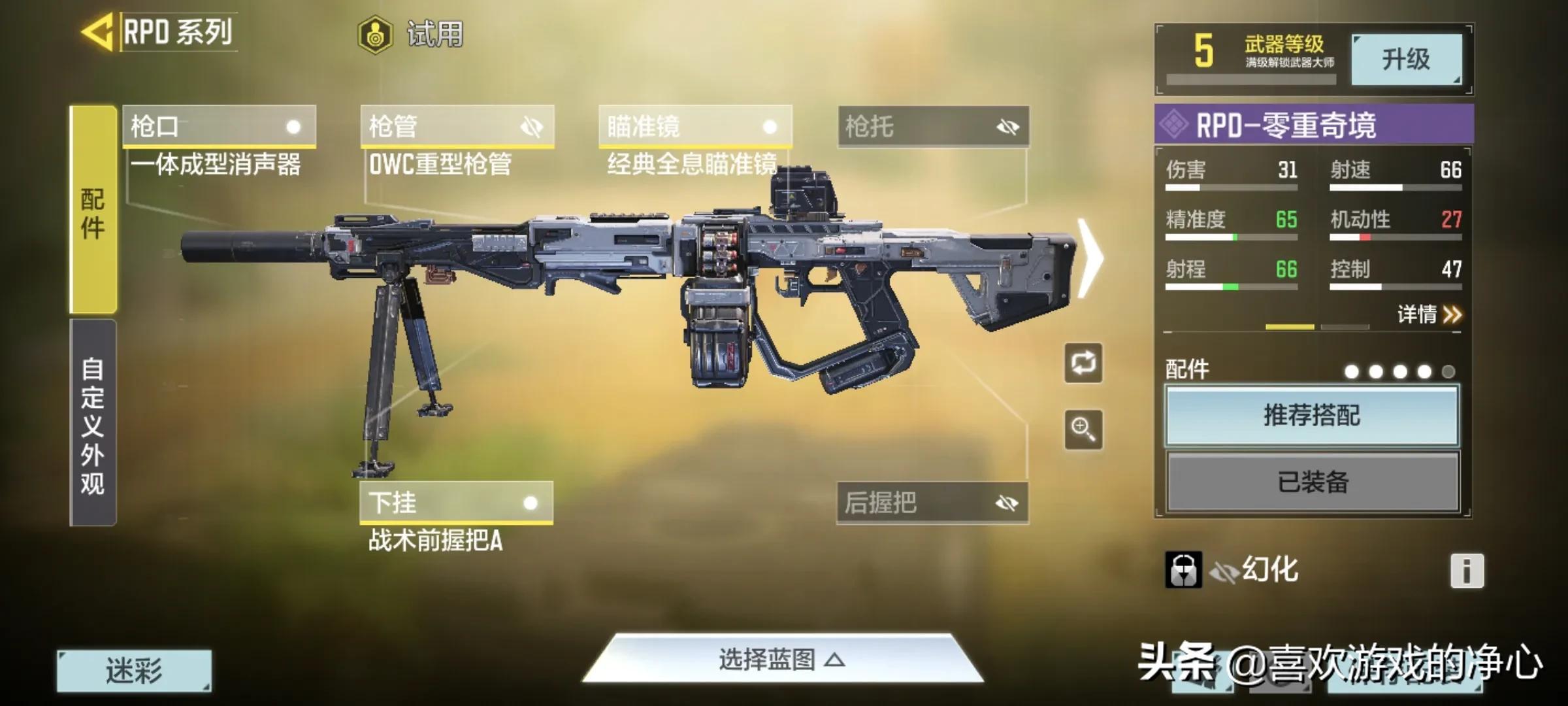Viewport: 1568px width, 706px height.
Task: Hide the 枪管 barrel attachment visibility
Action: tap(533, 127)
